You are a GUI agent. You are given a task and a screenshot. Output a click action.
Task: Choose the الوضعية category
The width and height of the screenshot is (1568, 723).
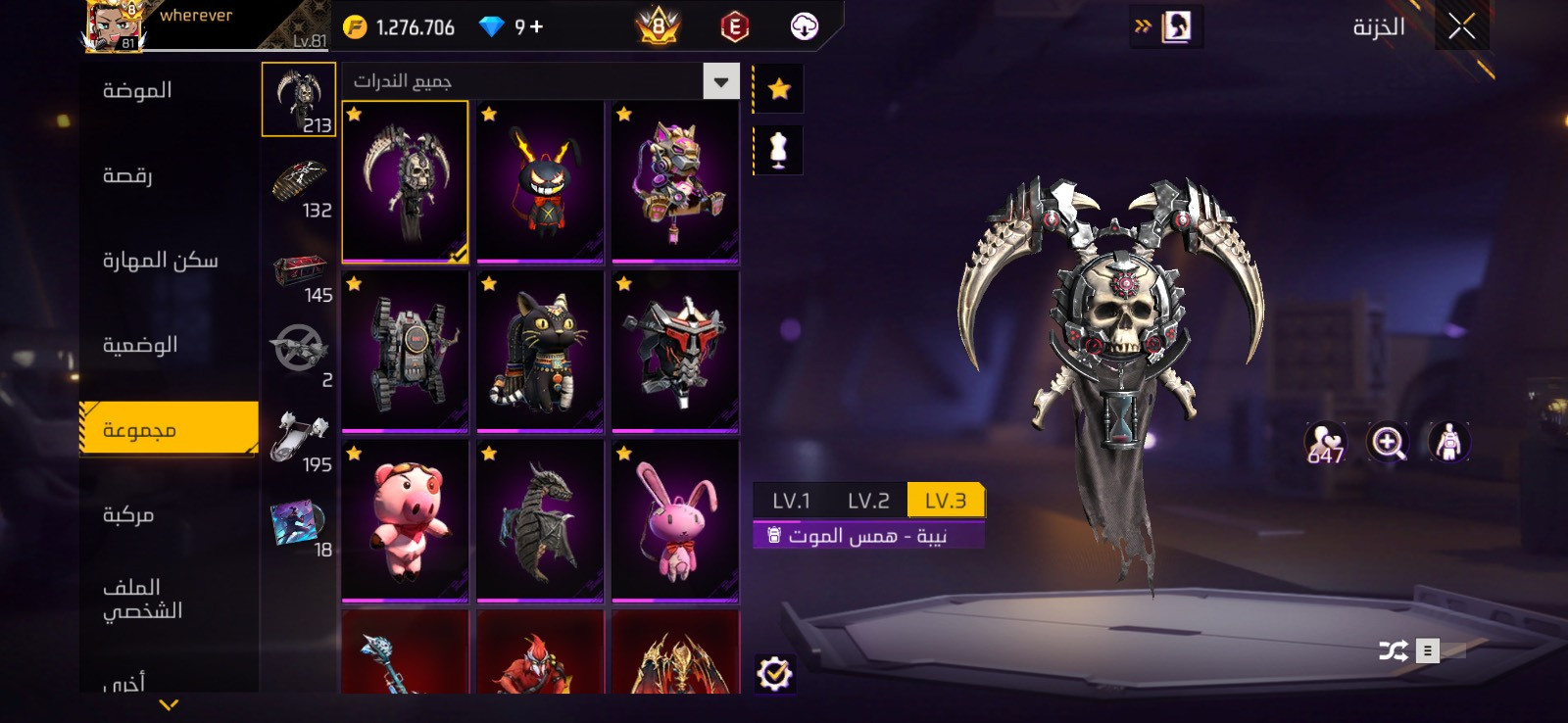click(140, 345)
